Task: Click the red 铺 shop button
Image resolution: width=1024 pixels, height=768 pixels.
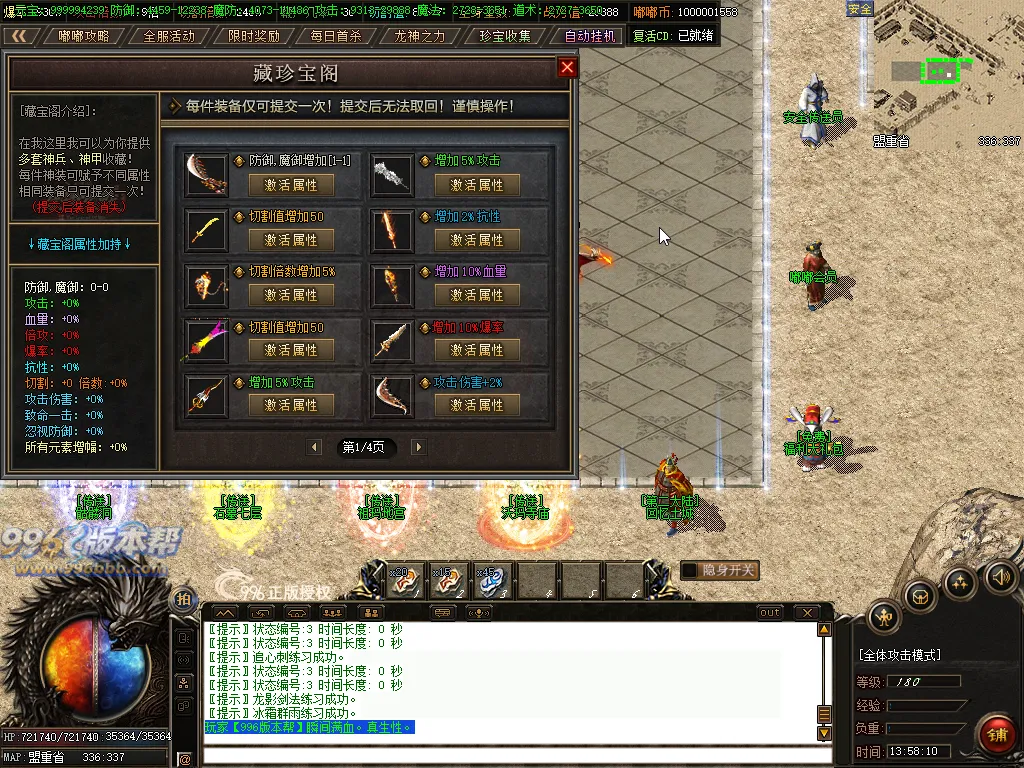Action: [x=996, y=734]
